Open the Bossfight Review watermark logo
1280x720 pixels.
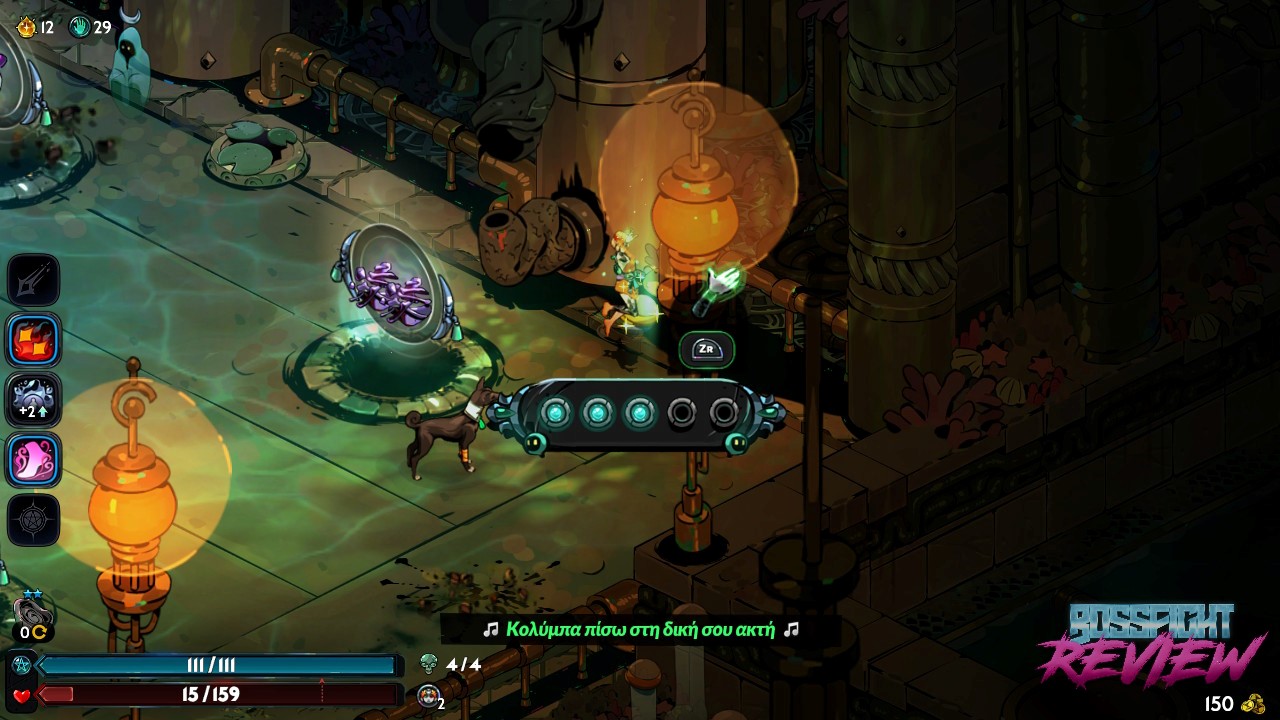tap(1152, 645)
